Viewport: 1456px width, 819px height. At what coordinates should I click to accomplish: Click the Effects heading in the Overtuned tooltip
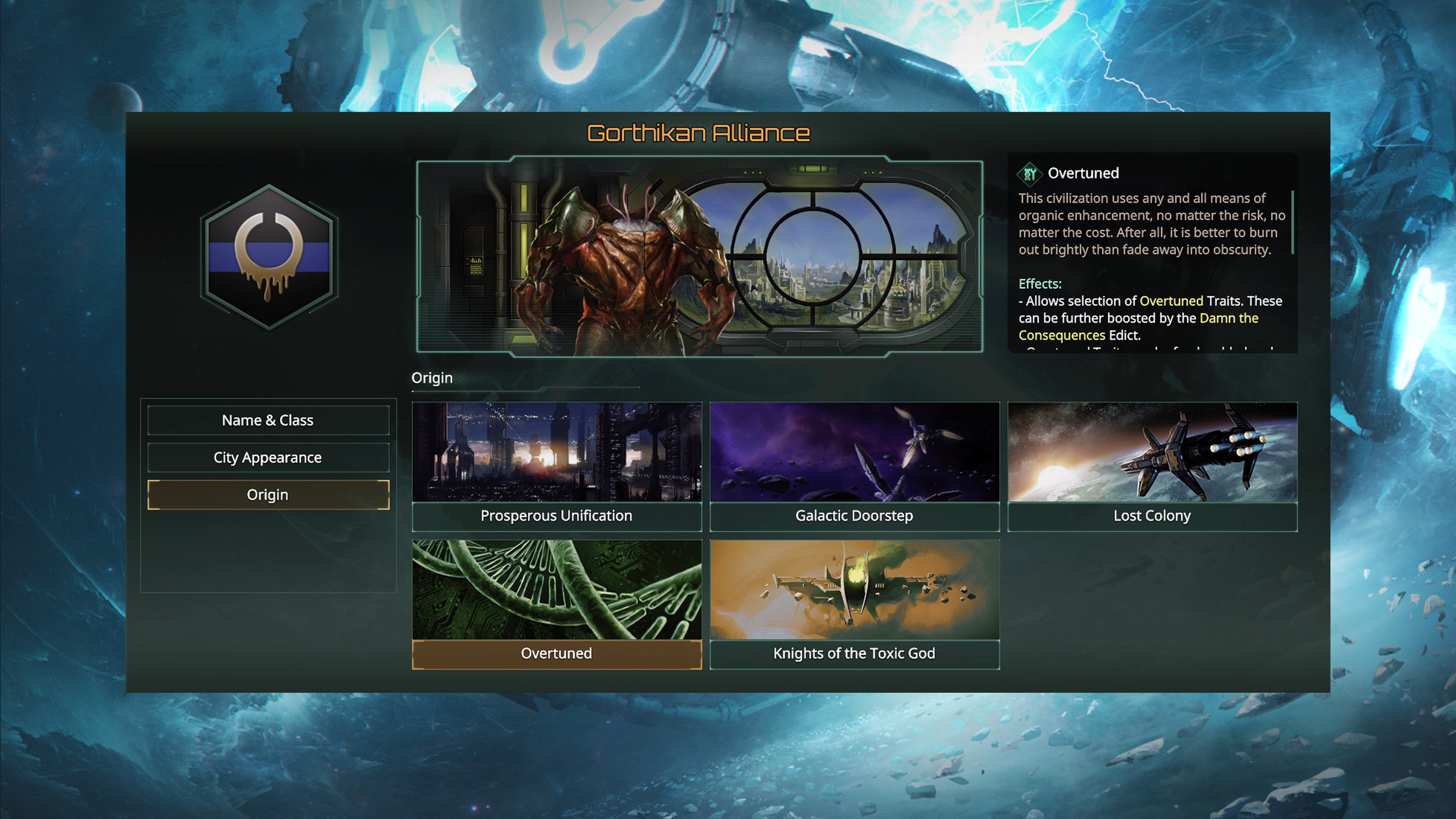(x=1040, y=284)
